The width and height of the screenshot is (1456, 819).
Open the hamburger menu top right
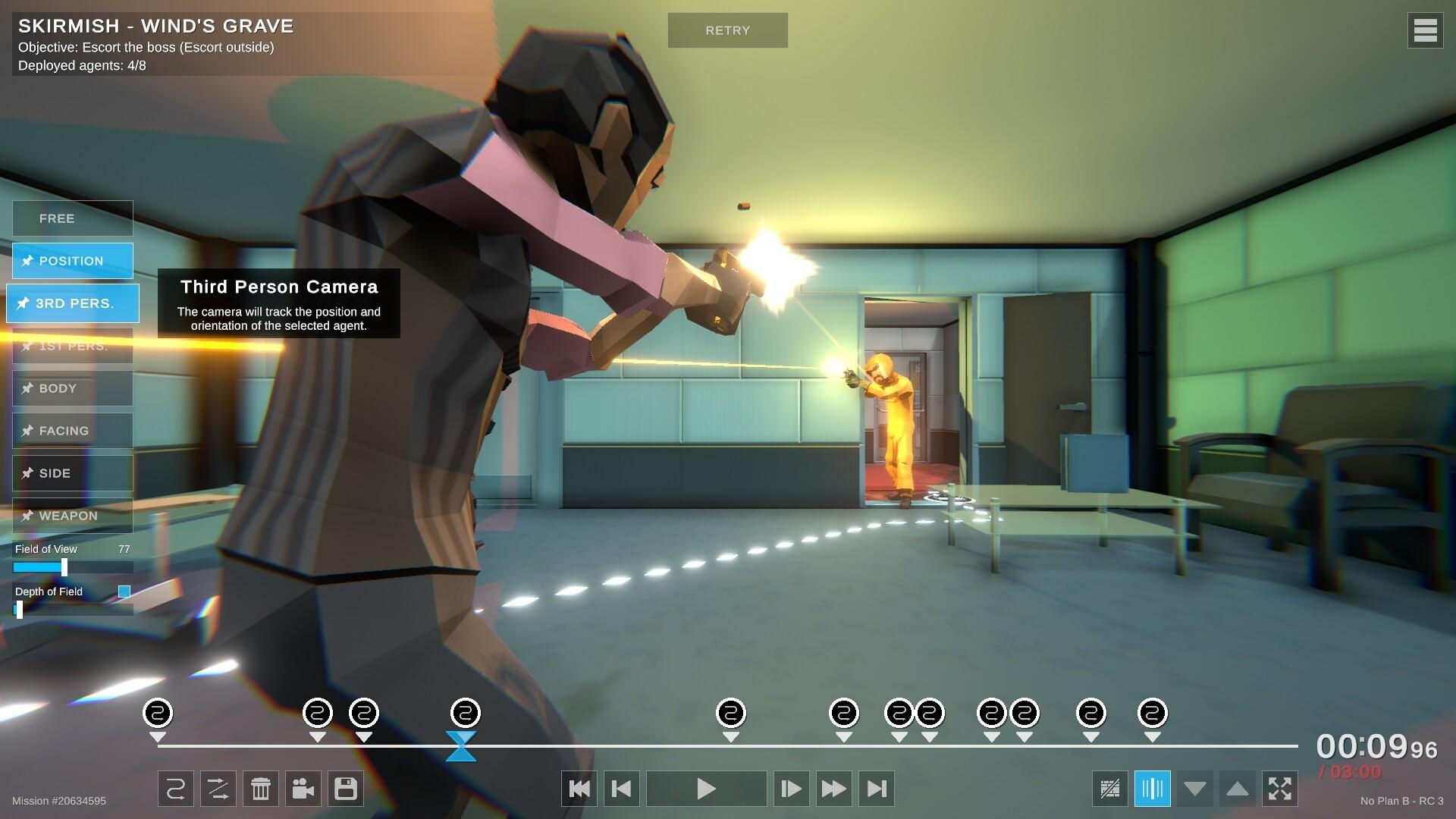coord(1425,30)
